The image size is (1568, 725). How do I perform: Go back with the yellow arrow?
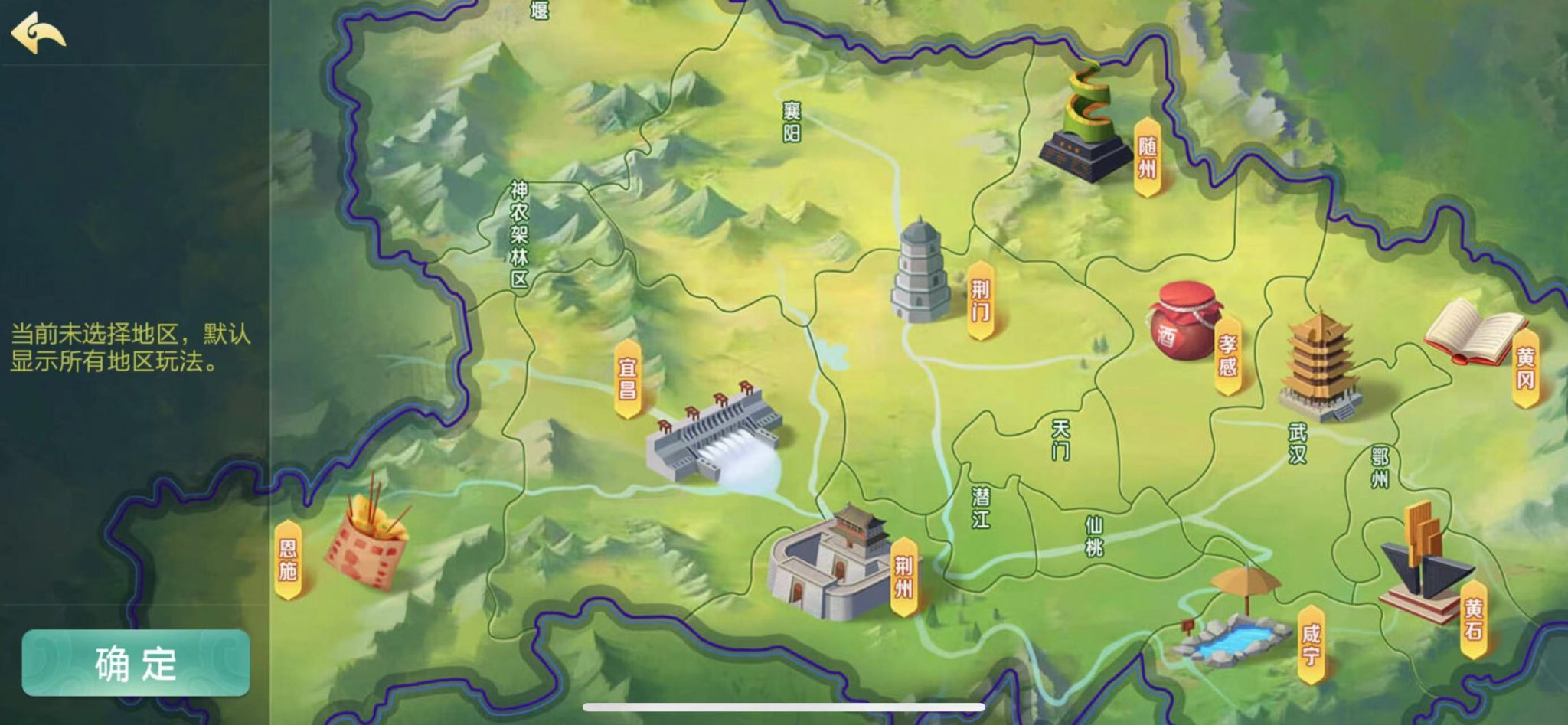point(38,33)
